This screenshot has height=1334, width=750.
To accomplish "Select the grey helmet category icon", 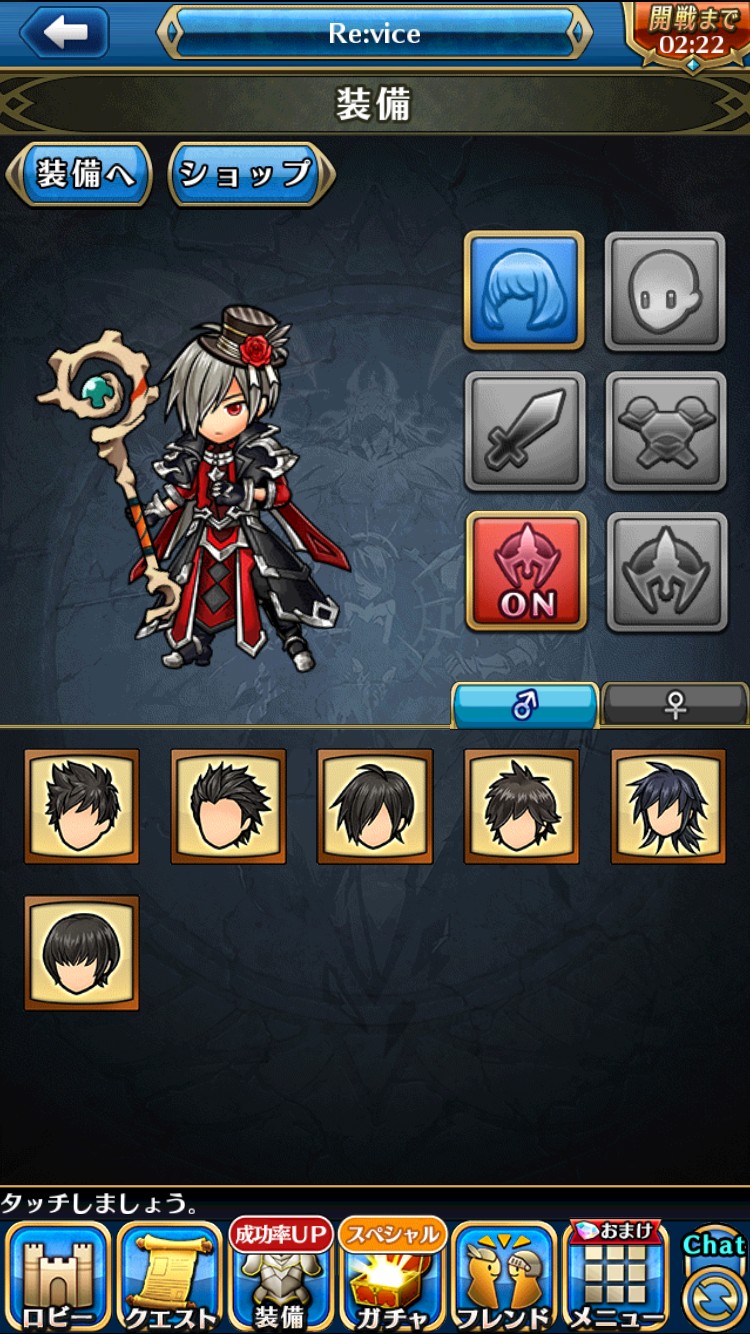I will (x=666, y=571).
